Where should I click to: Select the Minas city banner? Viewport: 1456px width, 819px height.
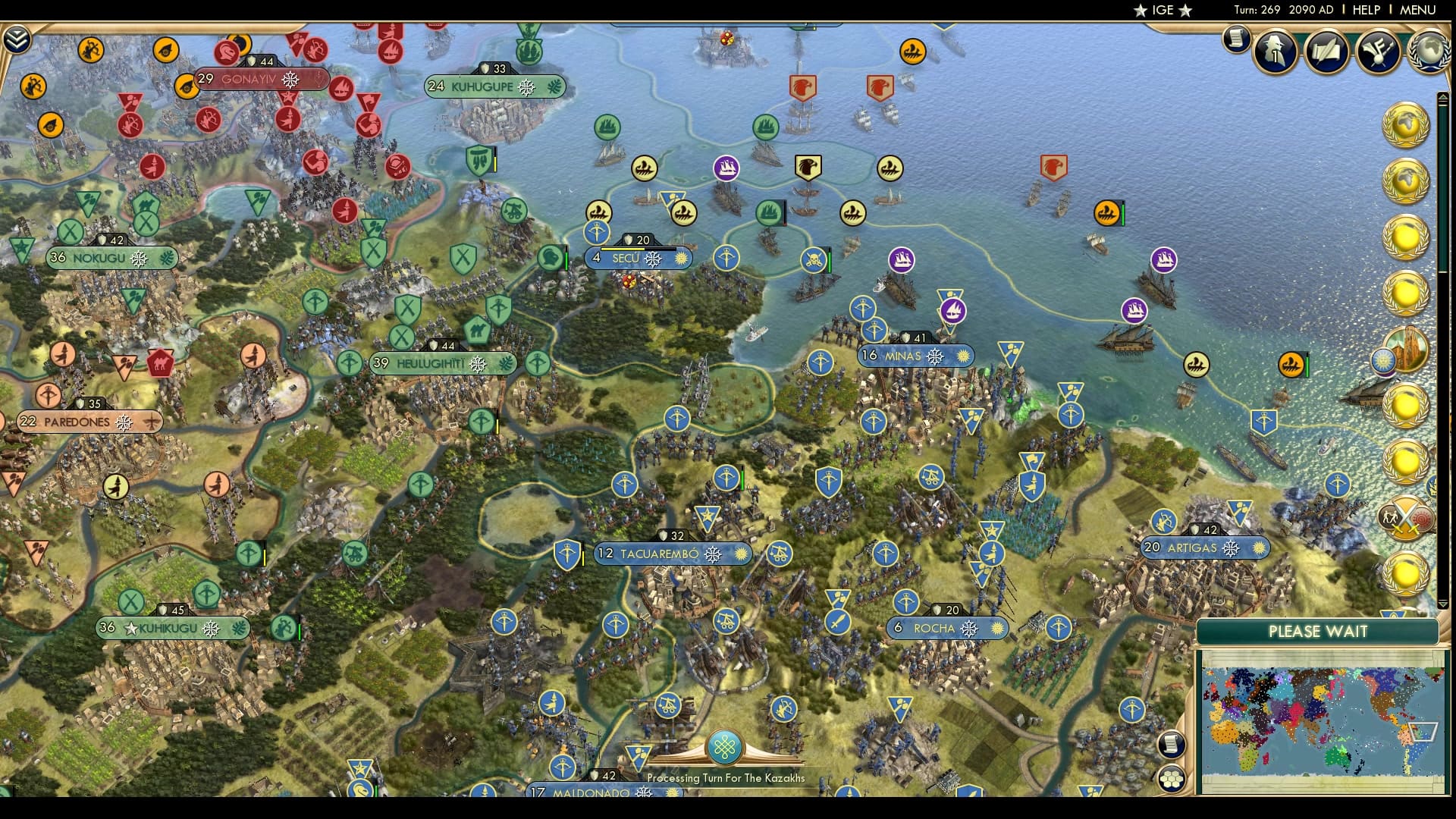click(902, 356)
